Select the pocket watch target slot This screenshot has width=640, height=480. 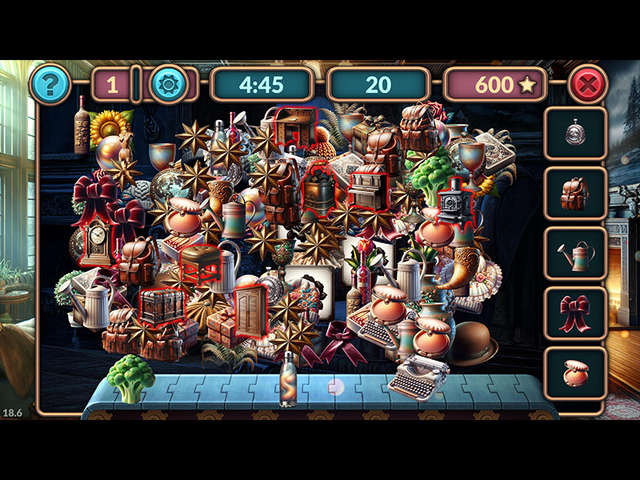(x=575, y=135)
